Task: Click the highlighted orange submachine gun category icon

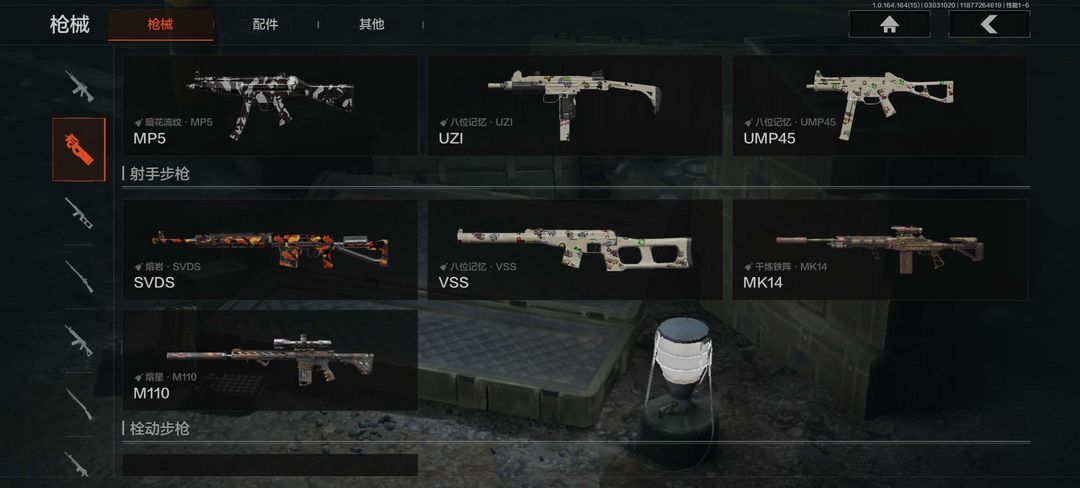Action: (x=79, y=149)
